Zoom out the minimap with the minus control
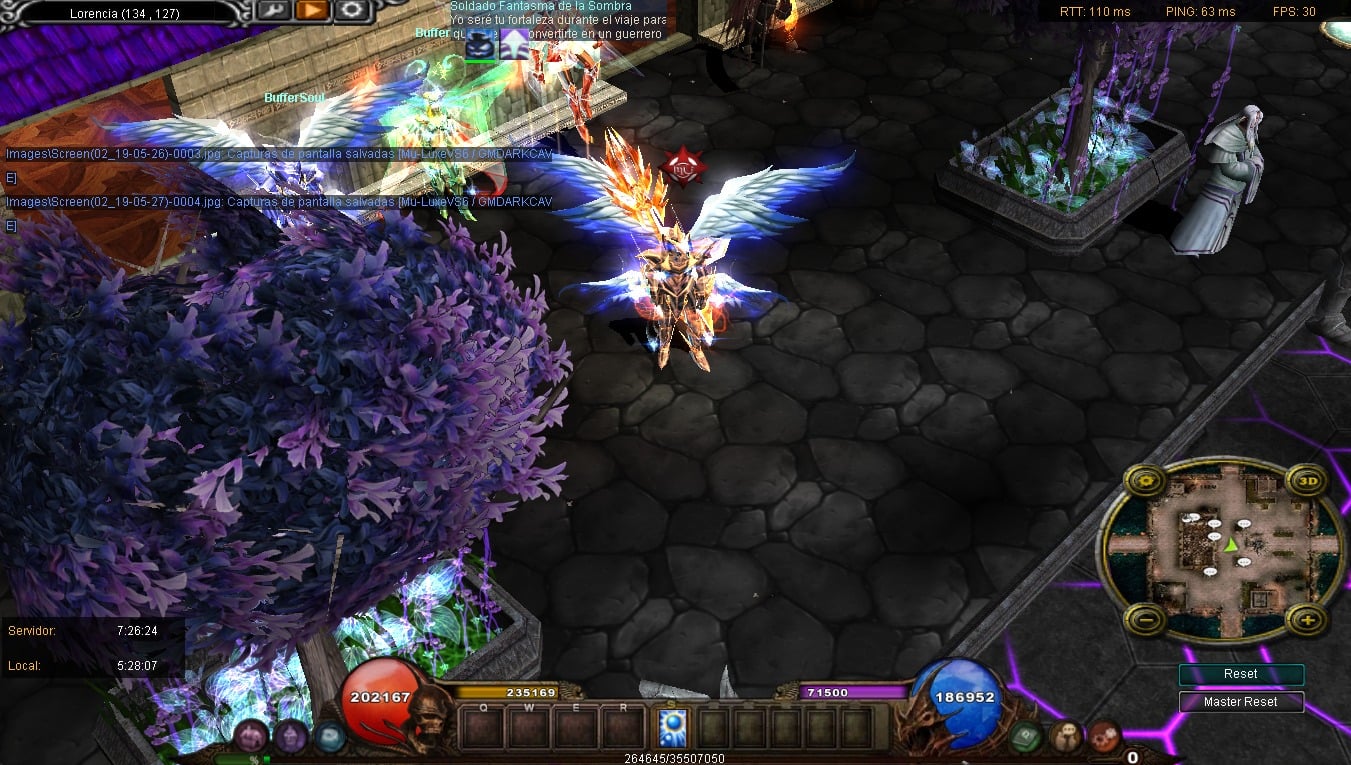1351x765 pixels. (x=1143, y=620)
